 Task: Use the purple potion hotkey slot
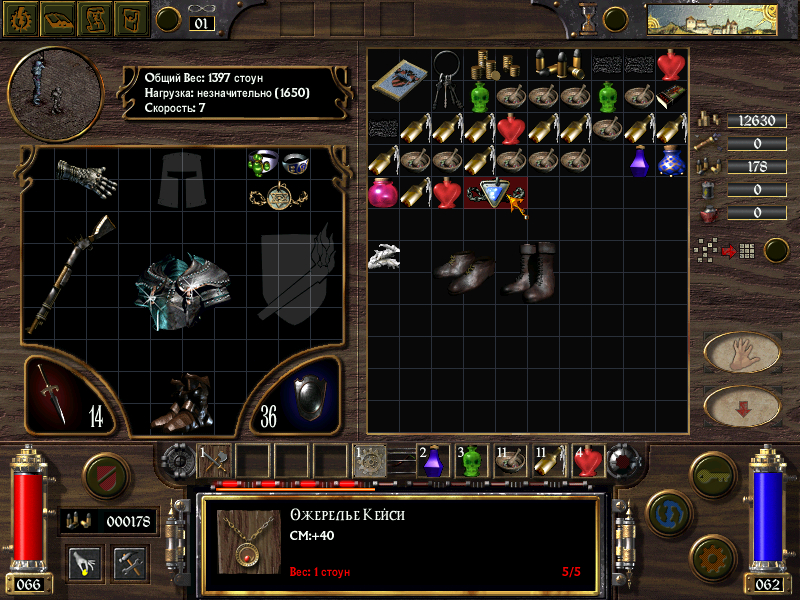coord(434,460)
